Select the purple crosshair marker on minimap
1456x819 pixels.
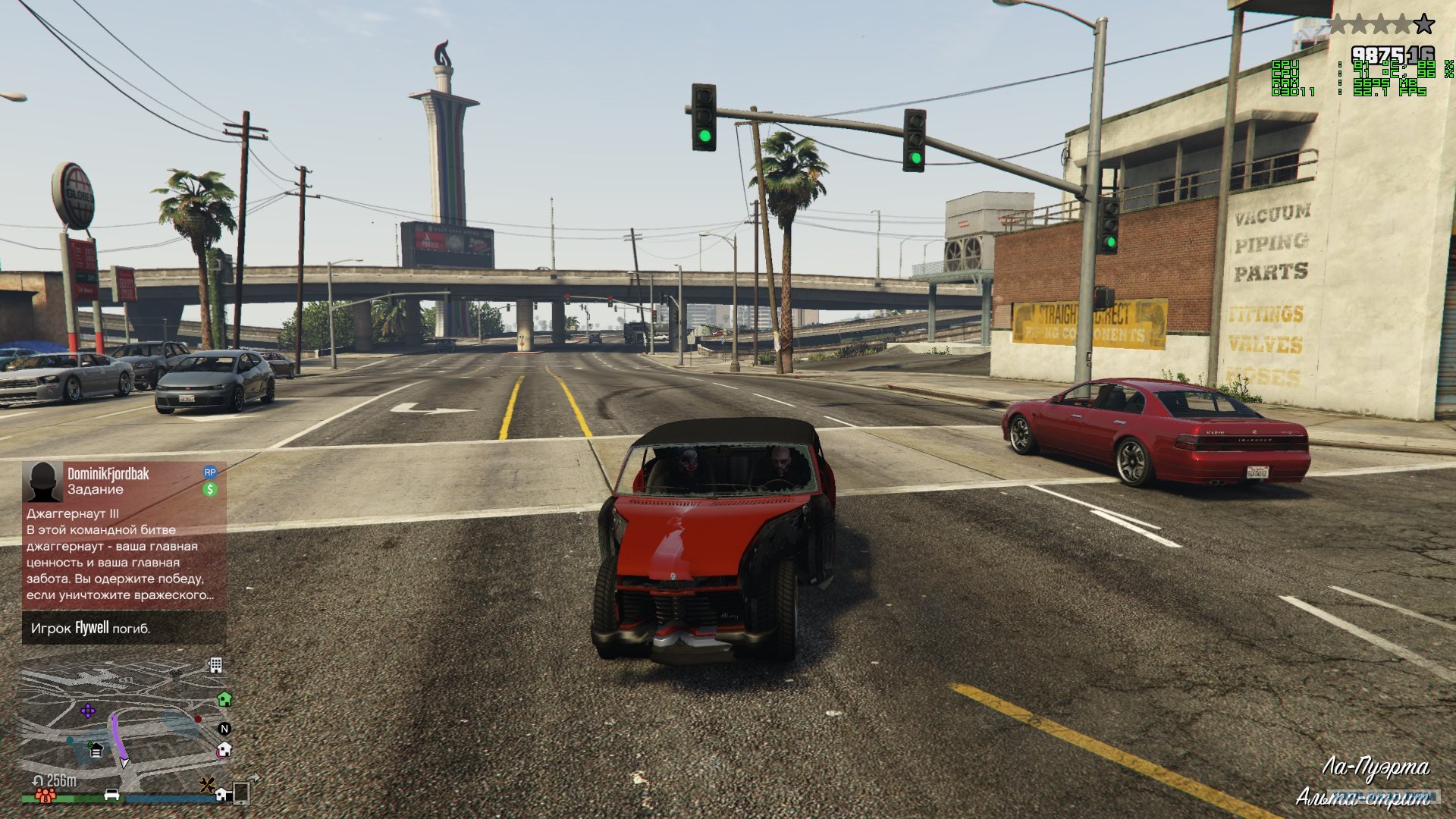click(x=88, y=711)
